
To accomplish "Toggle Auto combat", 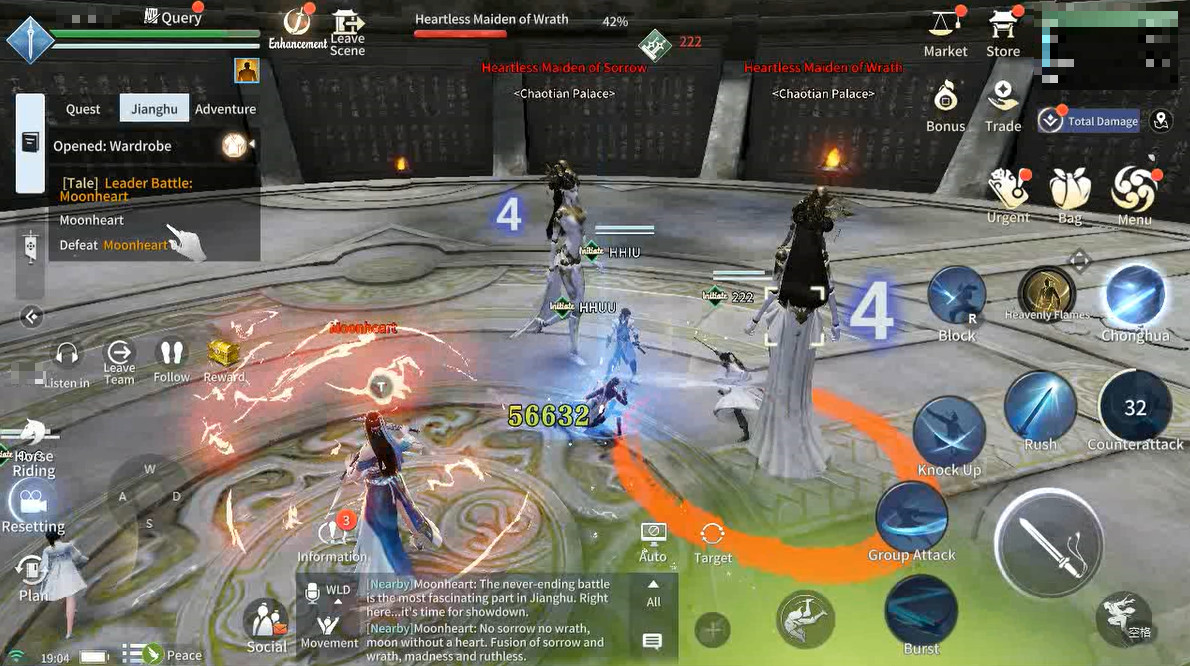I will 653,540.
